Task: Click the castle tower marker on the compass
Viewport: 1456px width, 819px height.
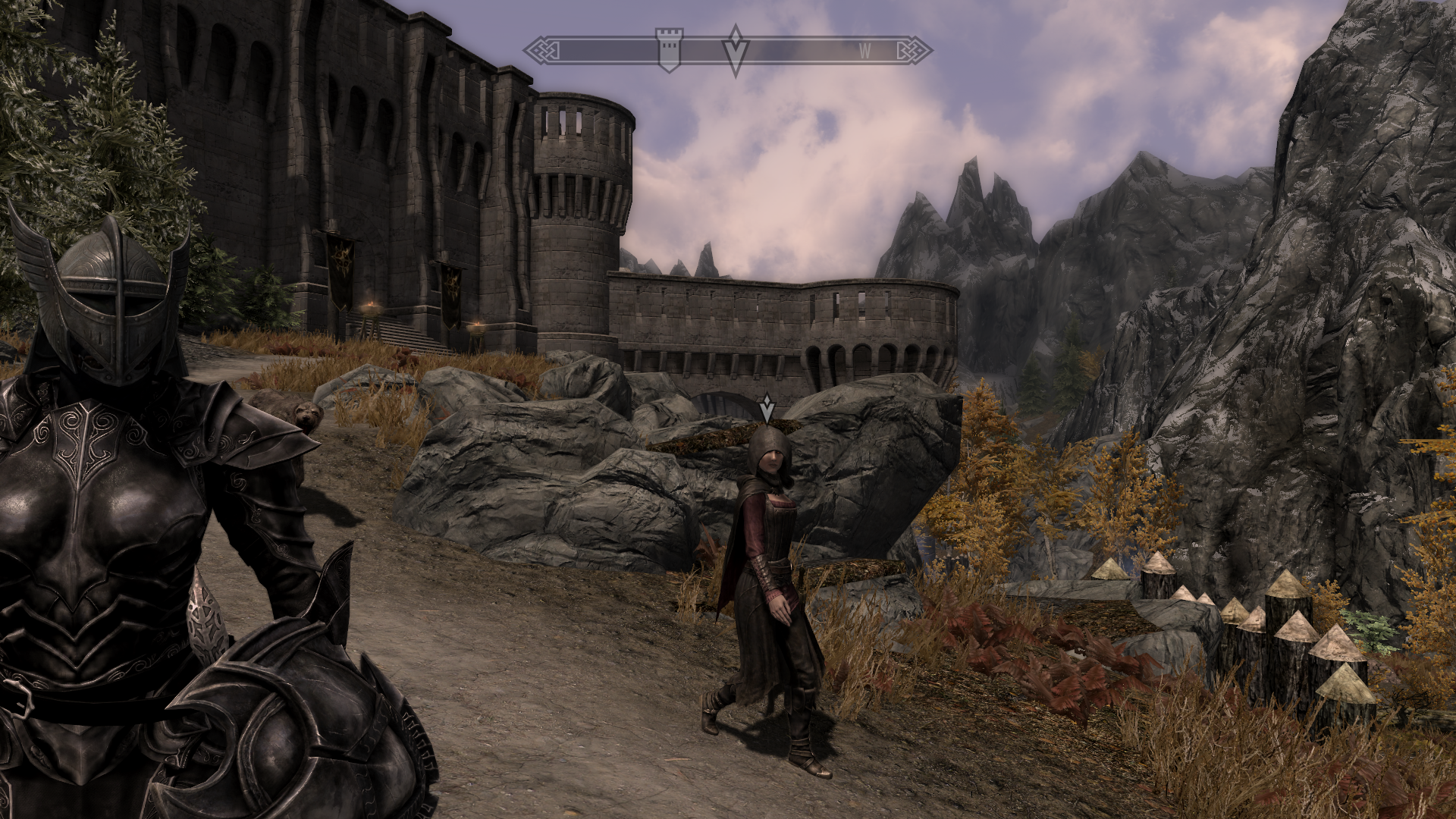Action: (x=668, y=50)
